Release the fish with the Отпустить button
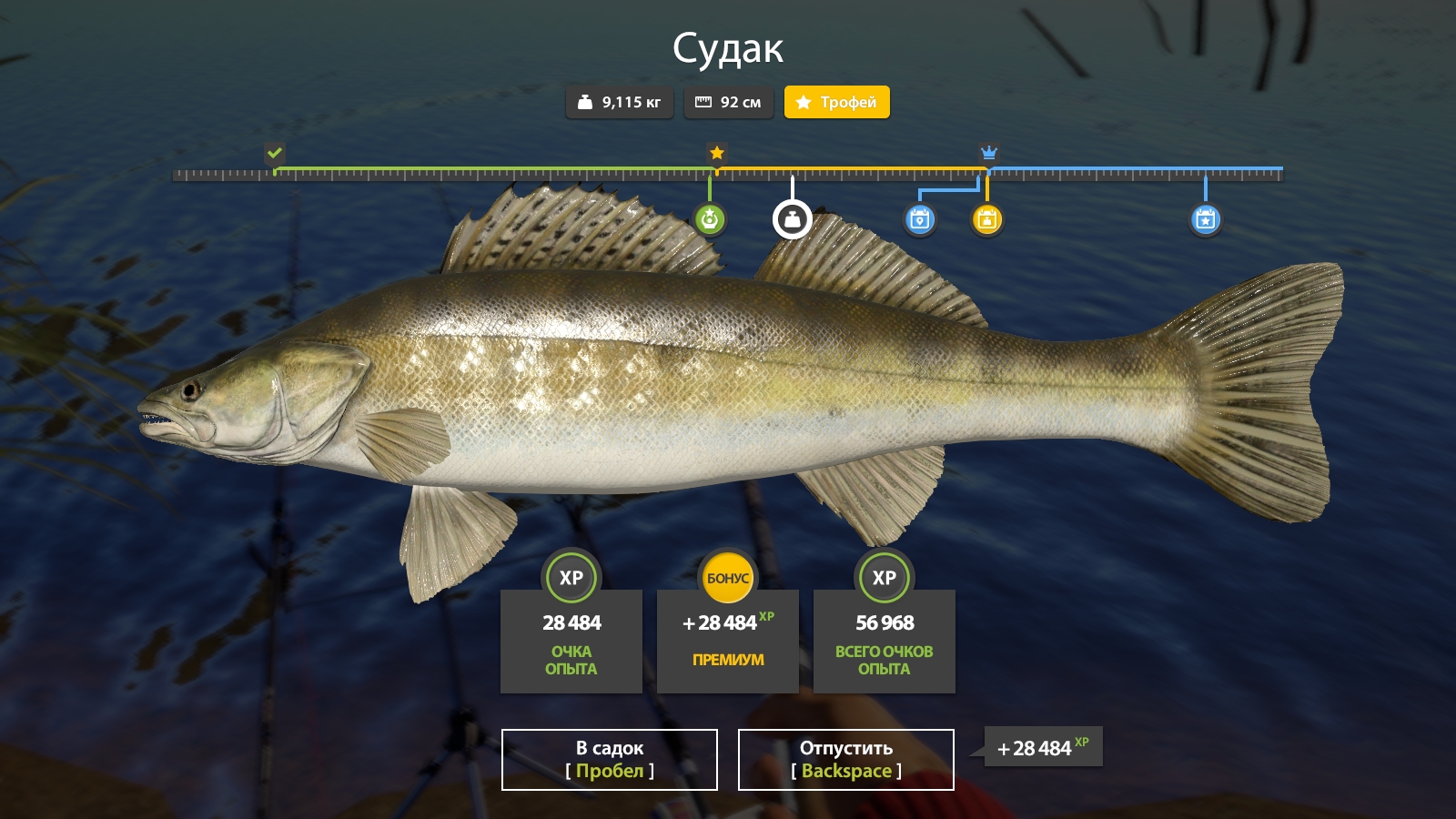Viewport: 1456px width, 819px height. (x=845, y=760)
